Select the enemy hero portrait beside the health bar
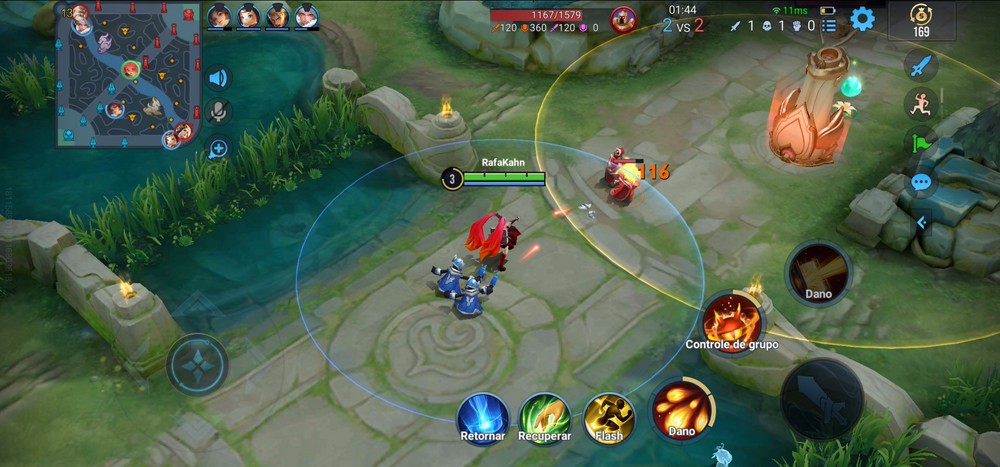Screen dimensions: 1000x467 coord(623,19)
